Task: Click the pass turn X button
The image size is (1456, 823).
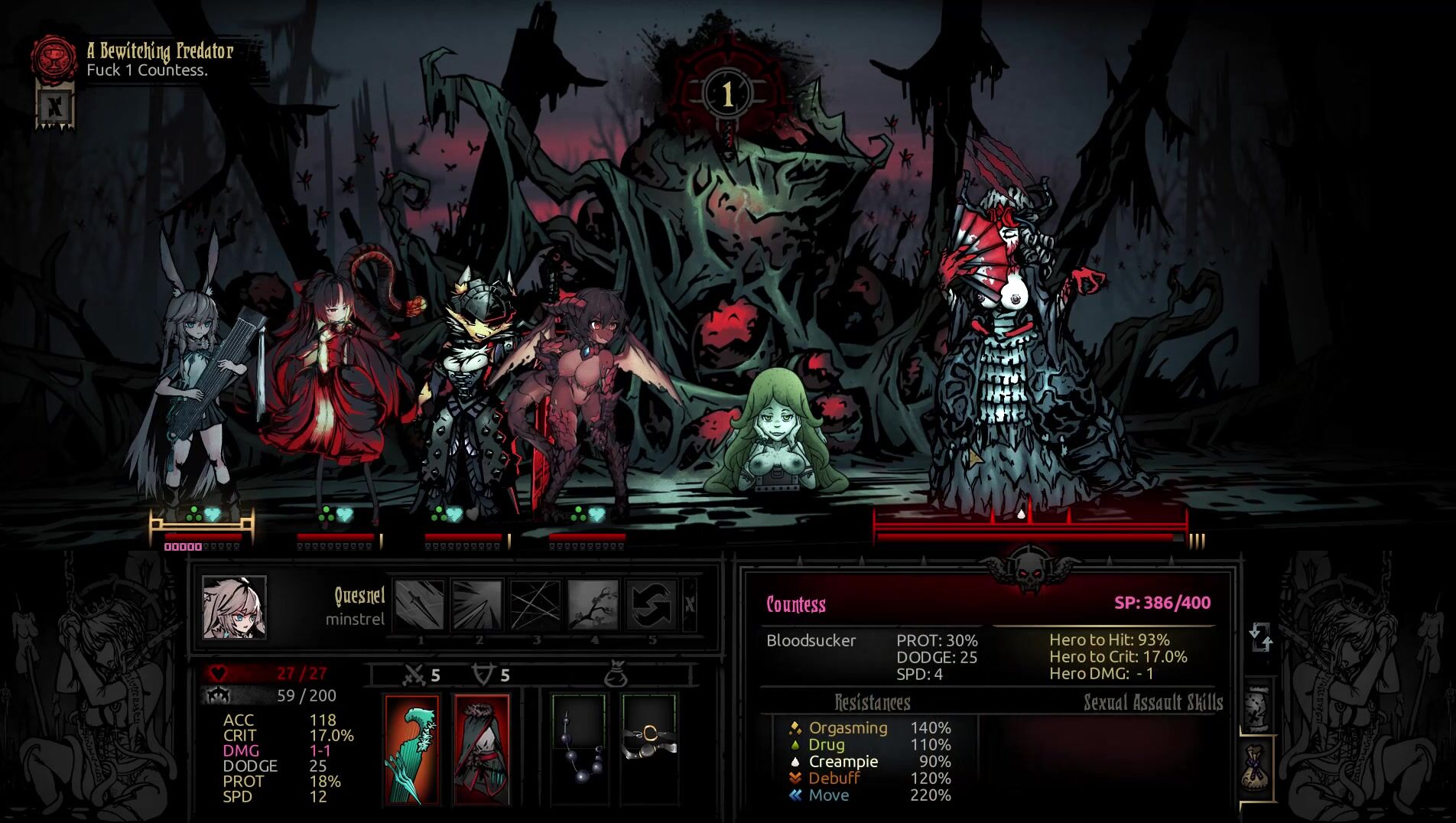Action: coord(690,604)
